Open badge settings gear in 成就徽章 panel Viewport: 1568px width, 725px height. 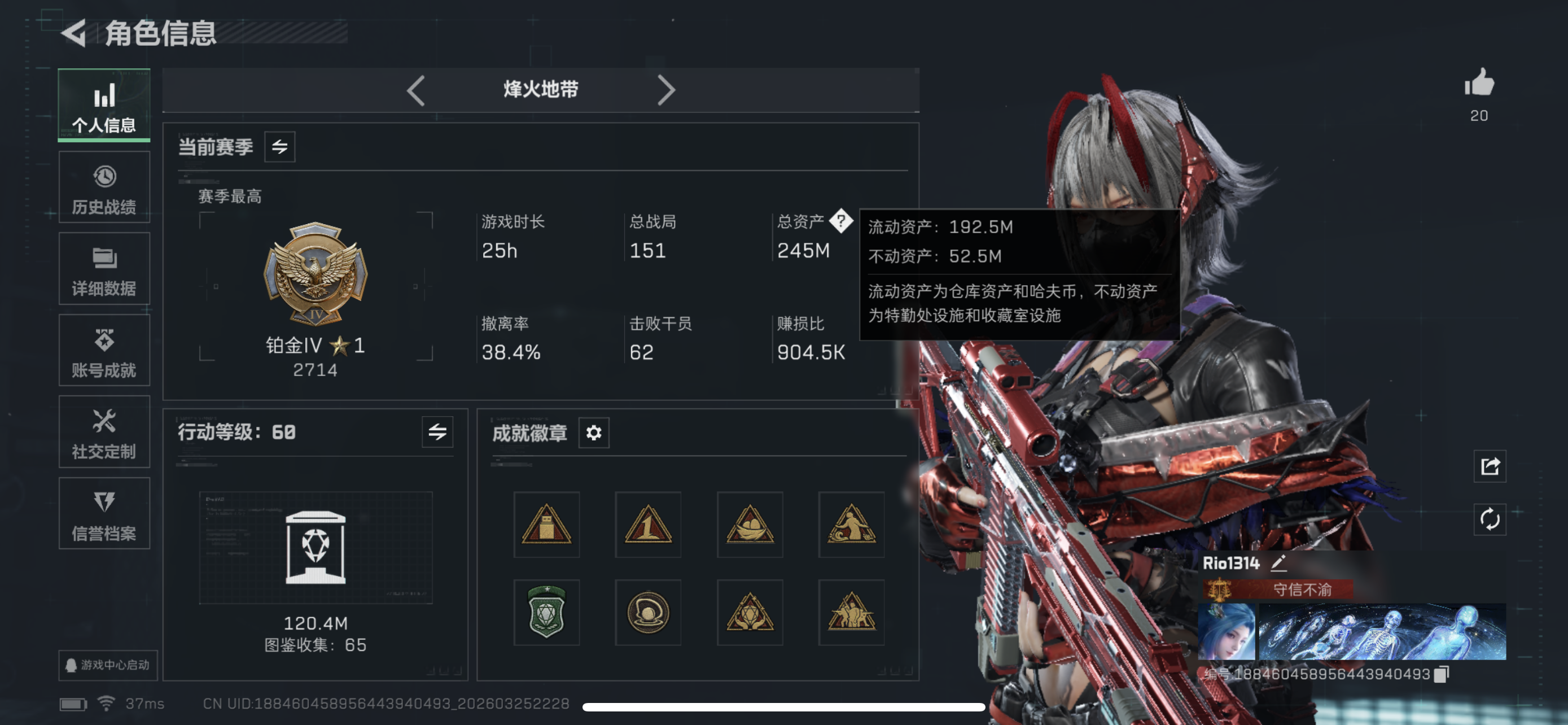[x=593, y=433]
